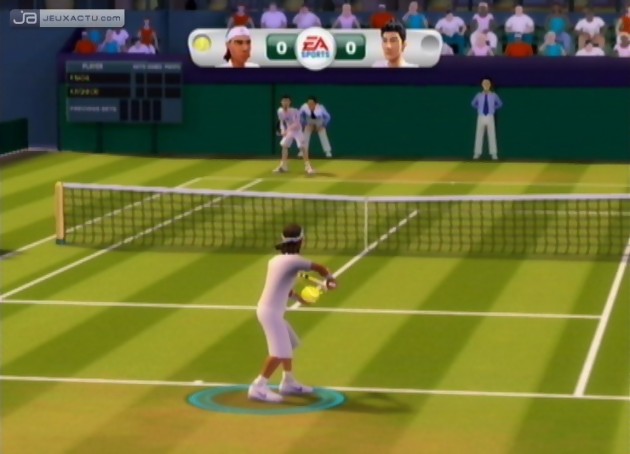Select the tennis ball serve indicator
The height and width of the screenshot is (454, 630).
click(x=203, y=44)
